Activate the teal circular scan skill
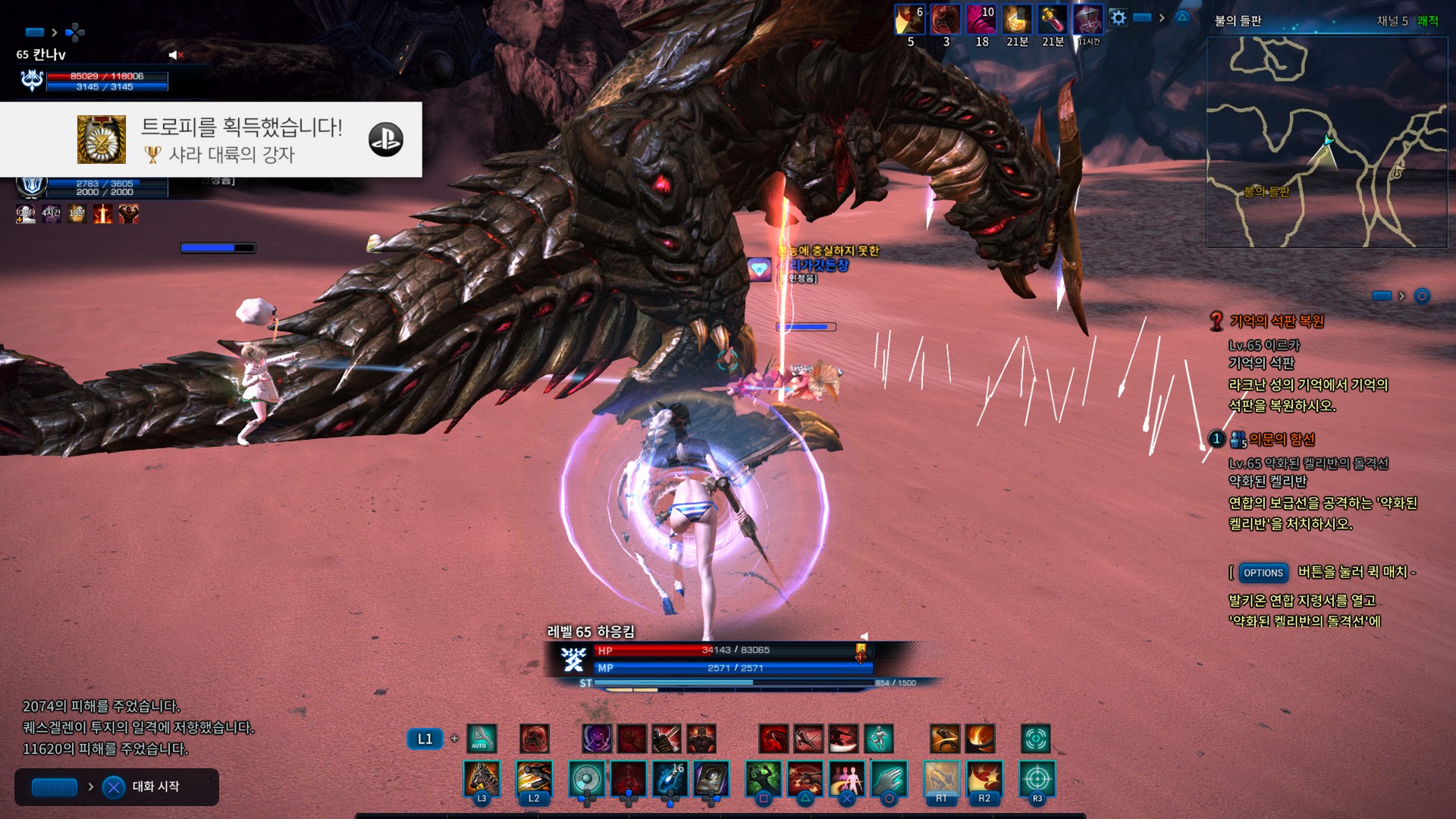 point(1035,738)
